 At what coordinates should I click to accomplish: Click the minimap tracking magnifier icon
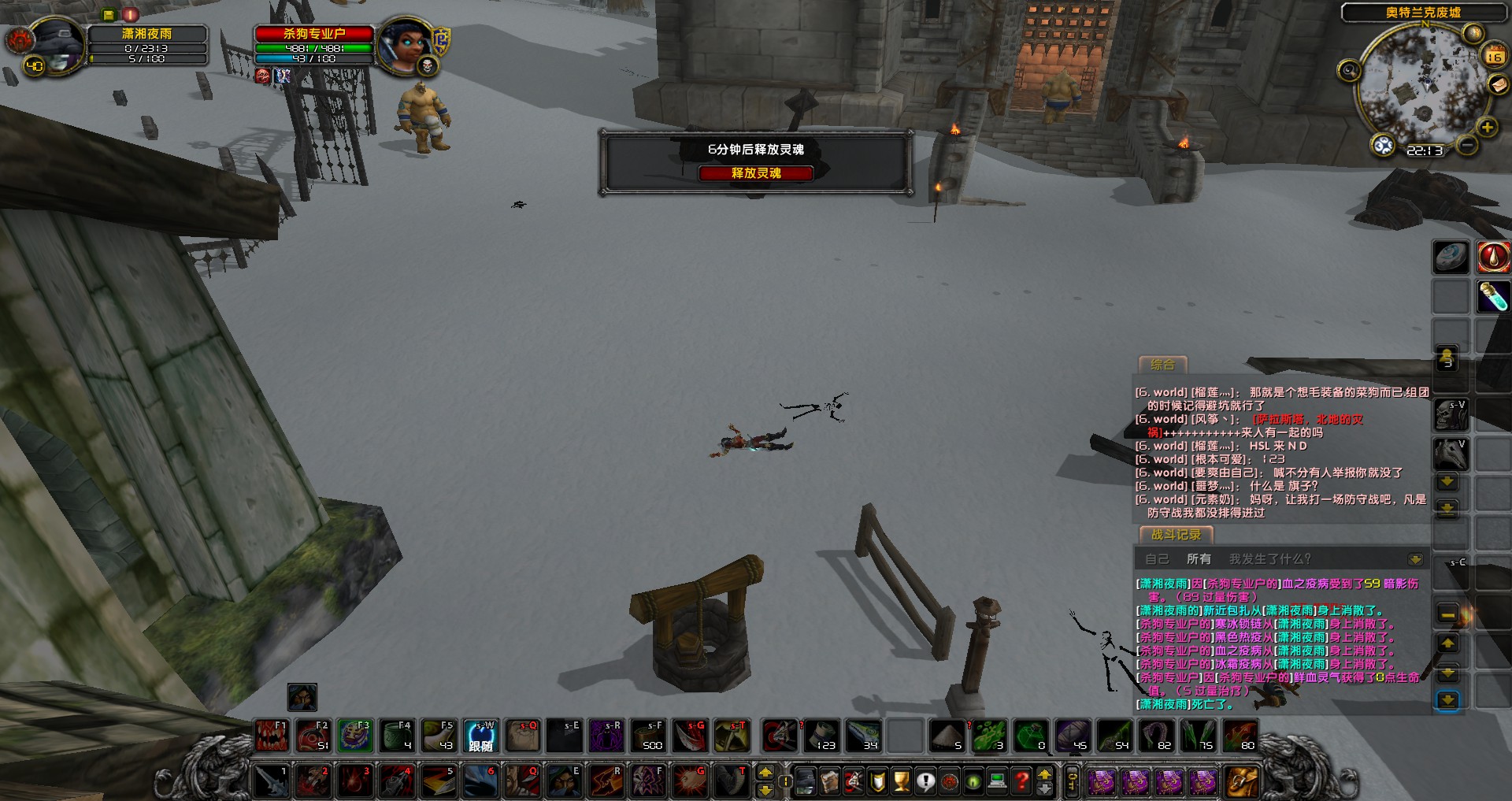click(x=1349, y=71)
